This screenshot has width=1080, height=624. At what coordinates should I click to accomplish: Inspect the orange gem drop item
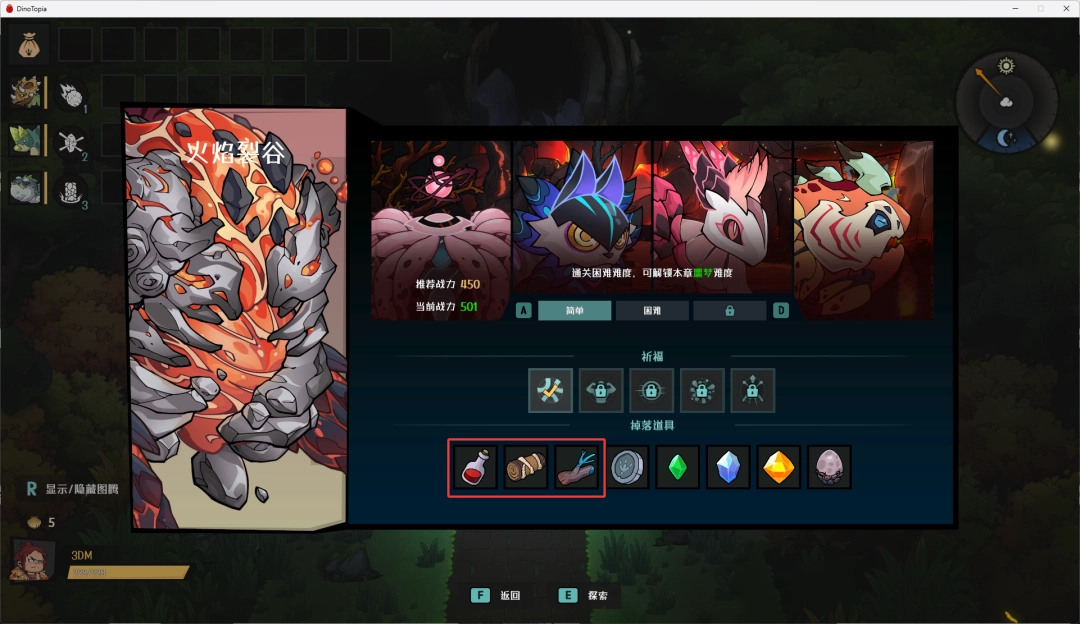pos(779,467)
